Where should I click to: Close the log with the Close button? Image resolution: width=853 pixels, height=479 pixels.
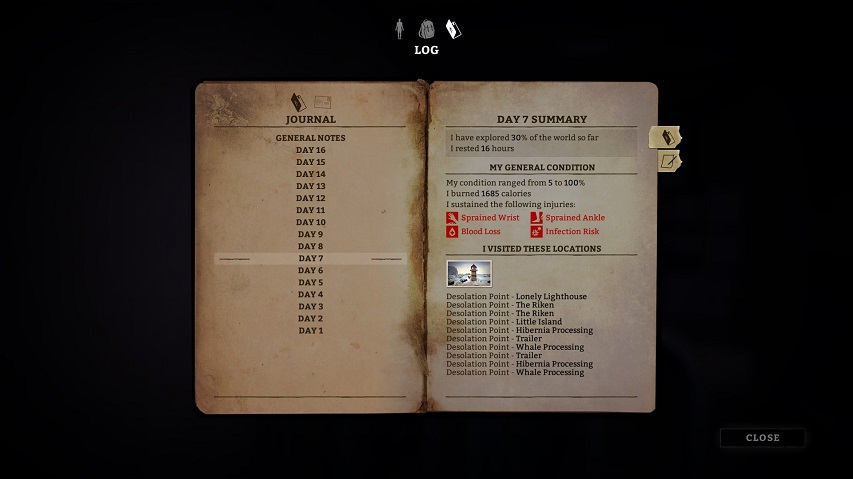click(x=762, y=438)
